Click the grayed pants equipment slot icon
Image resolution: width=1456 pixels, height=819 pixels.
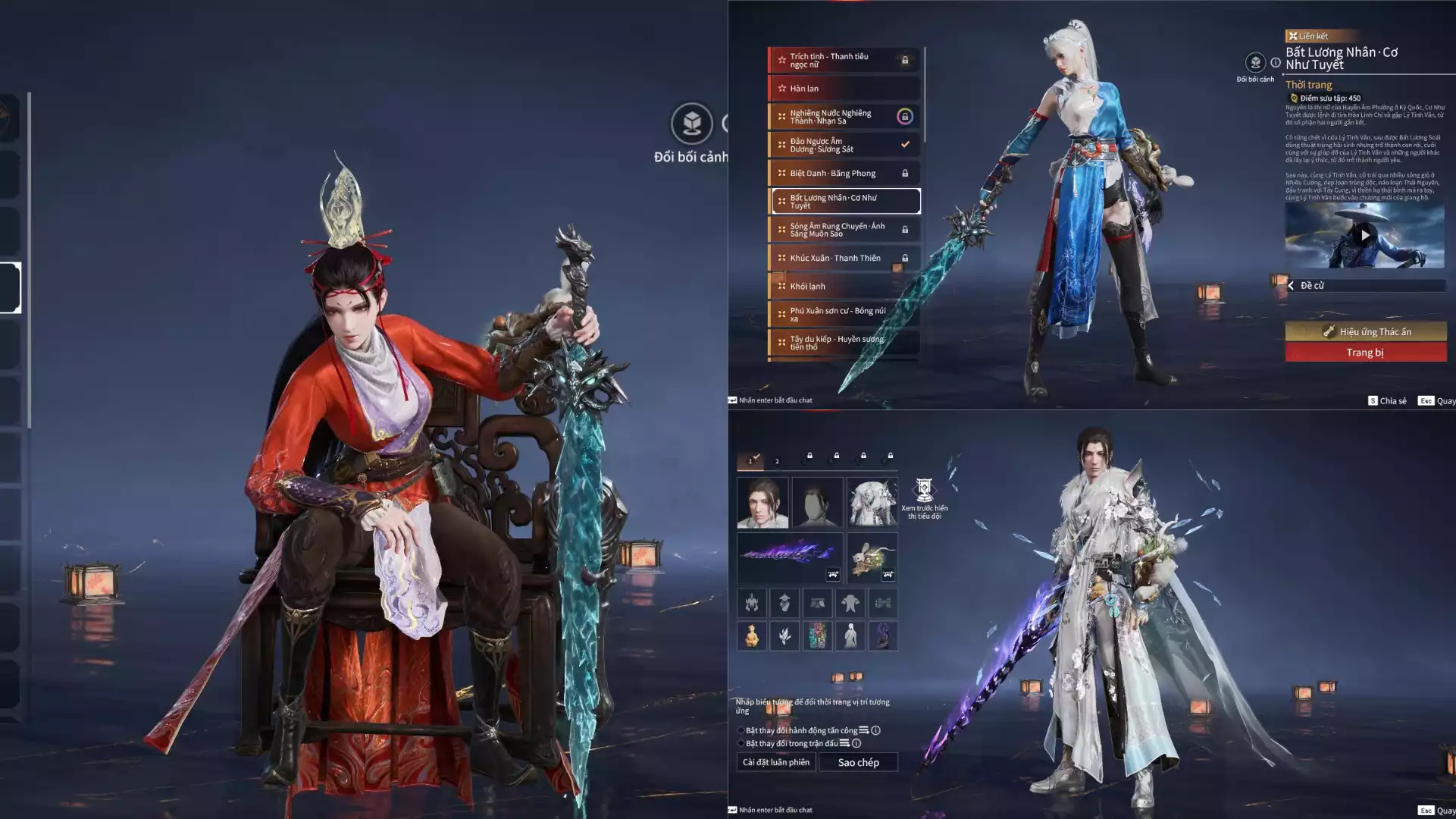point(818,603)
